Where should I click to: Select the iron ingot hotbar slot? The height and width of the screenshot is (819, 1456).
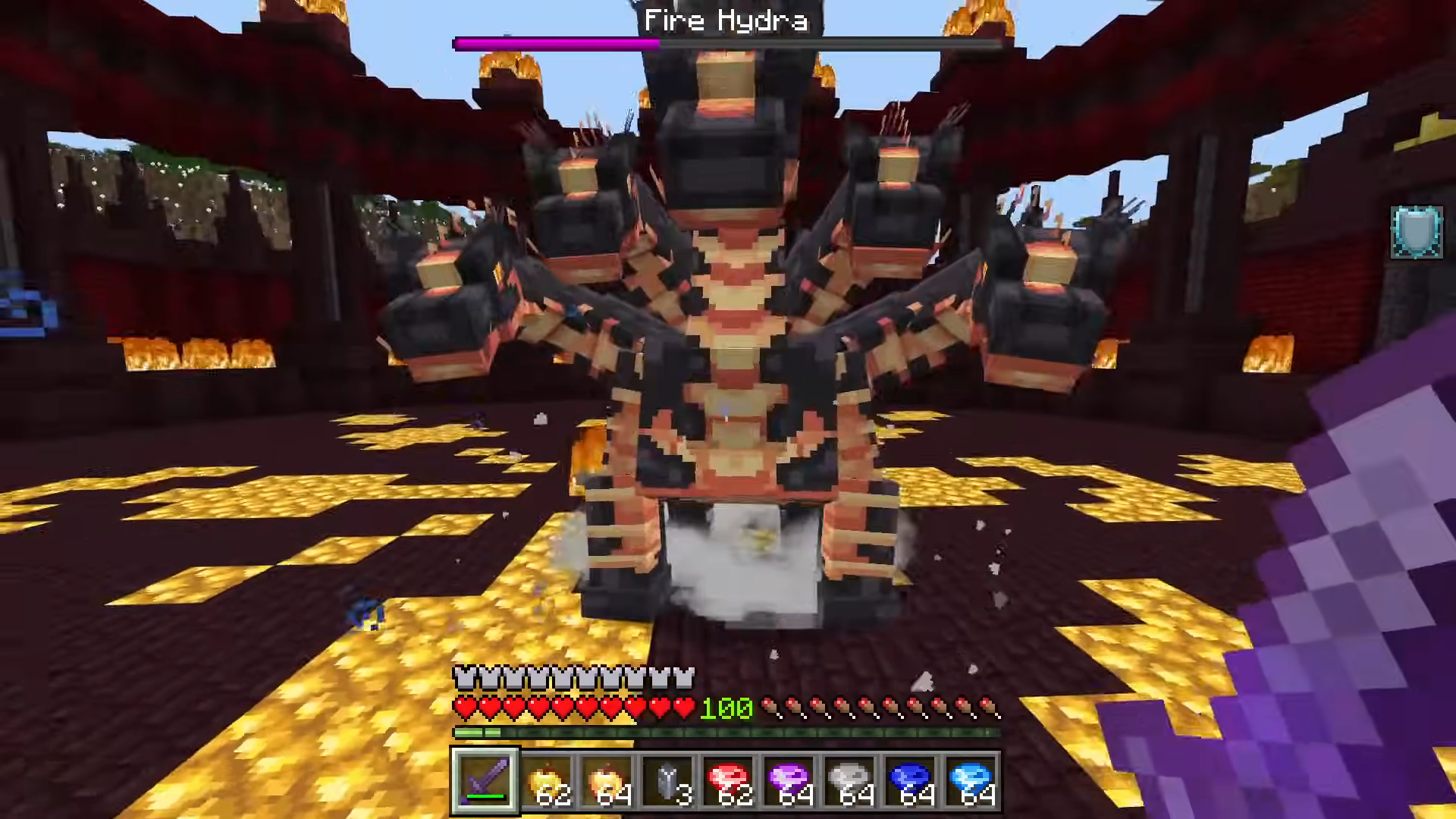click(669, 780)
